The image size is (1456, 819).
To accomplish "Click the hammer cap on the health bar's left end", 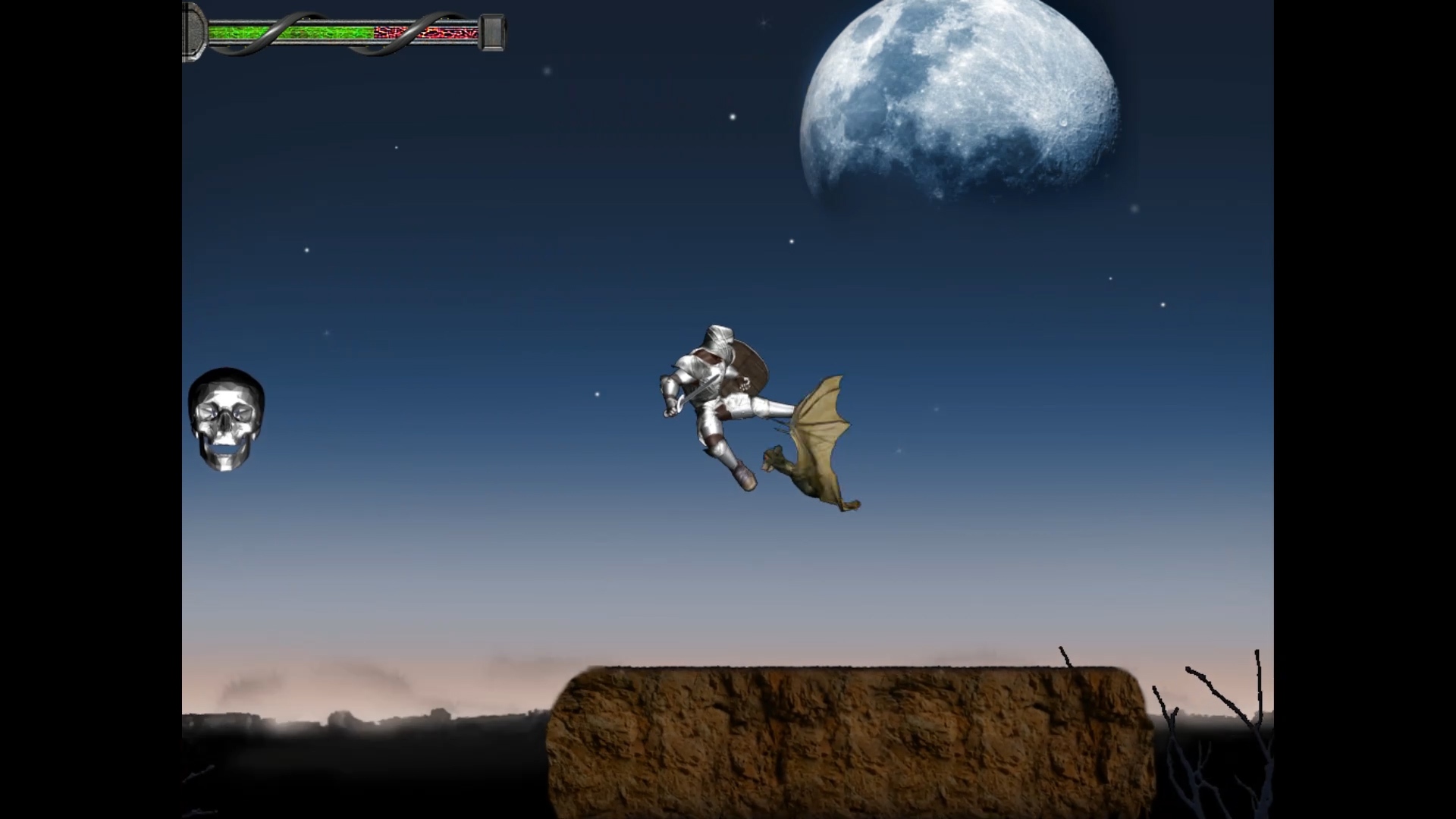I will tap(194, 29).
